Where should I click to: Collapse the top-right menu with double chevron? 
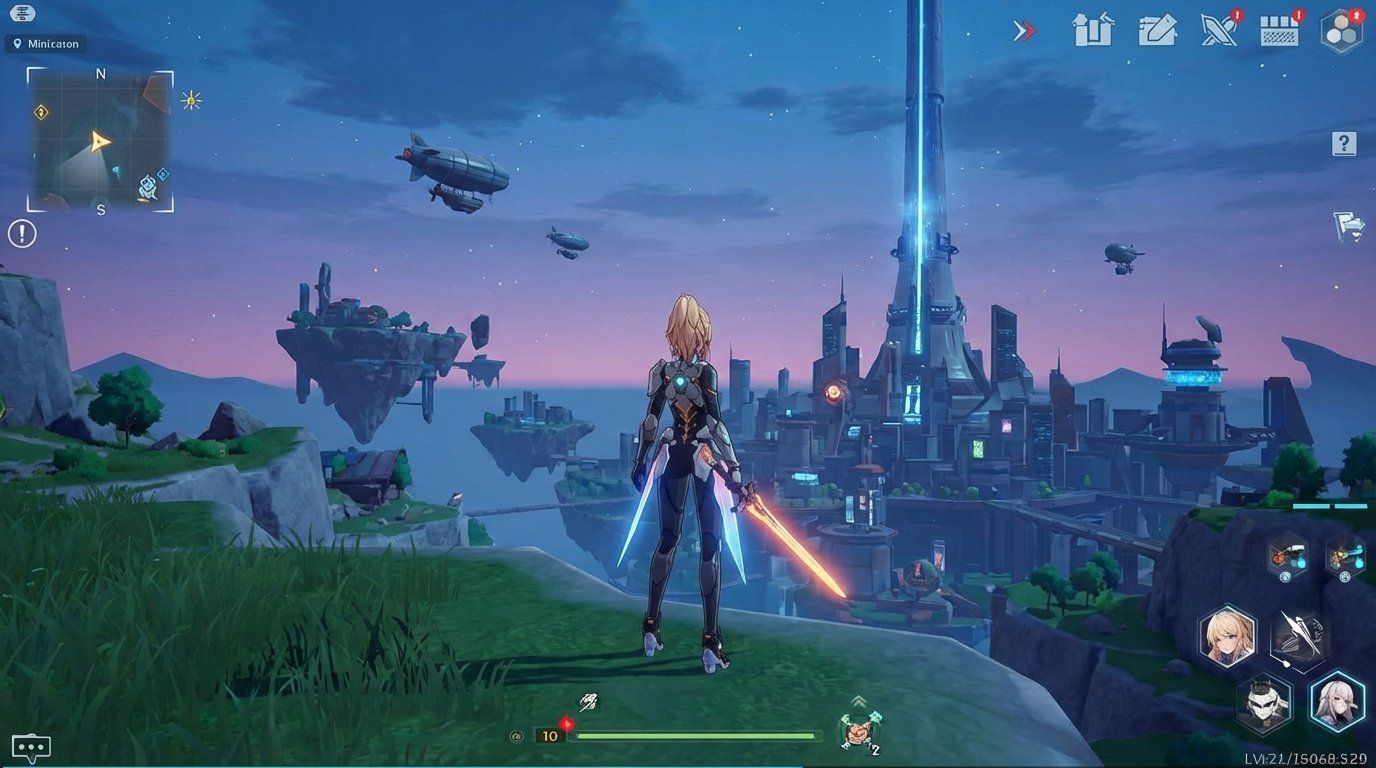coord(1025,30)
